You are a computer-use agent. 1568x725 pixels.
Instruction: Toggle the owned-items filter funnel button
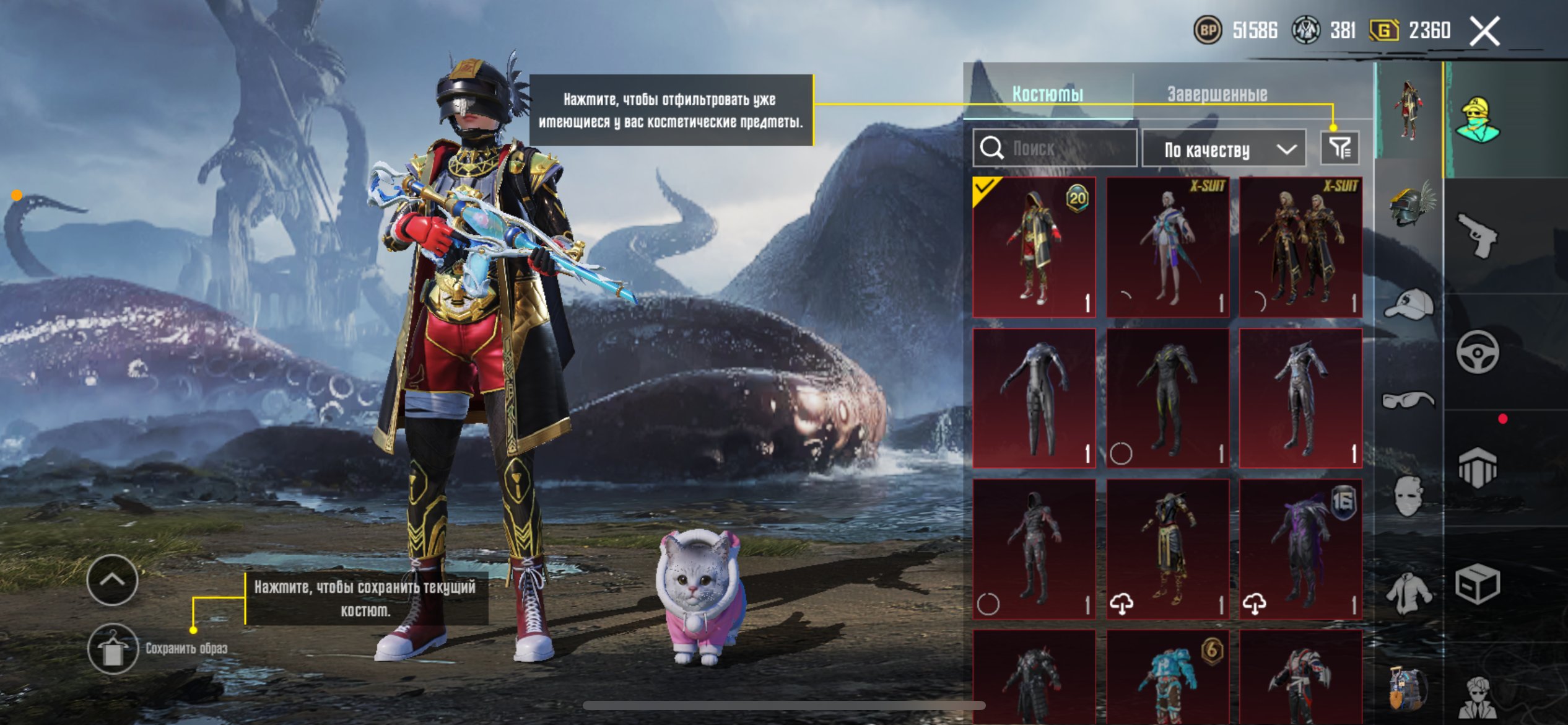click(x=1339, y=148)
